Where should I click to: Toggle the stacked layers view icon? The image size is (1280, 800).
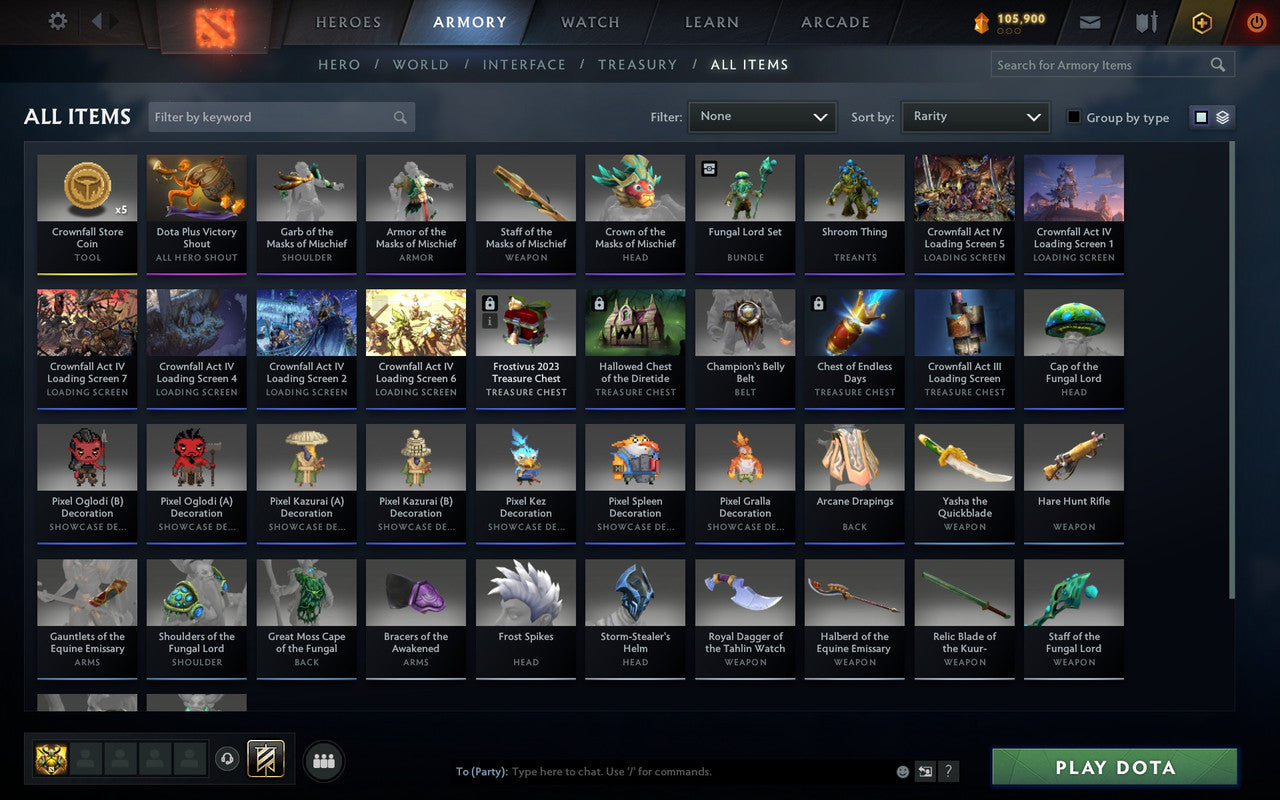pyautogui.click(x=1222, y=117)
